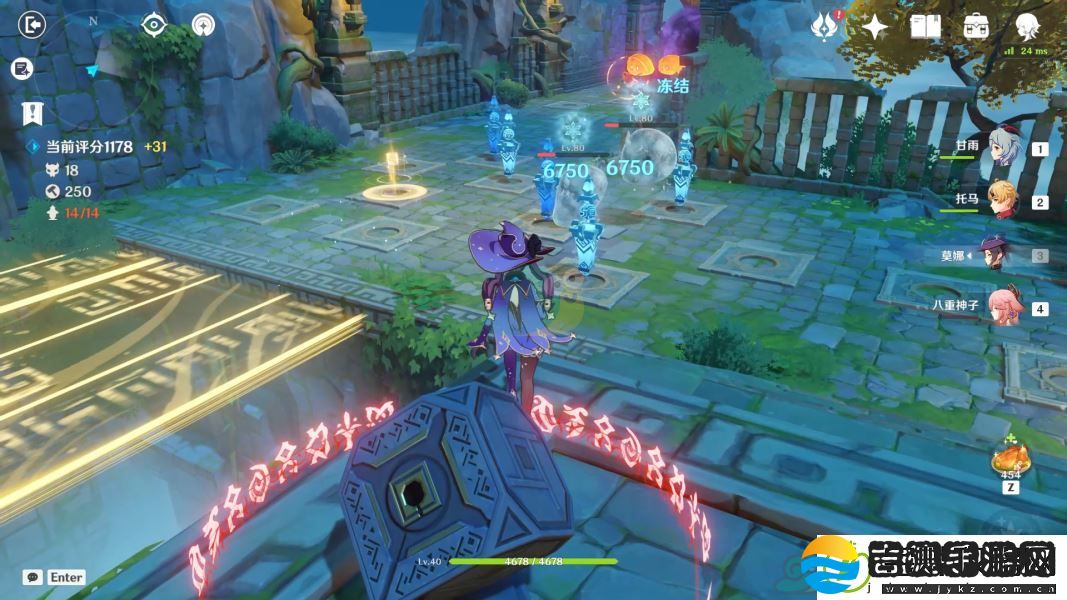
Task: Open the quest list note icon
Action: tap(22, 68)
